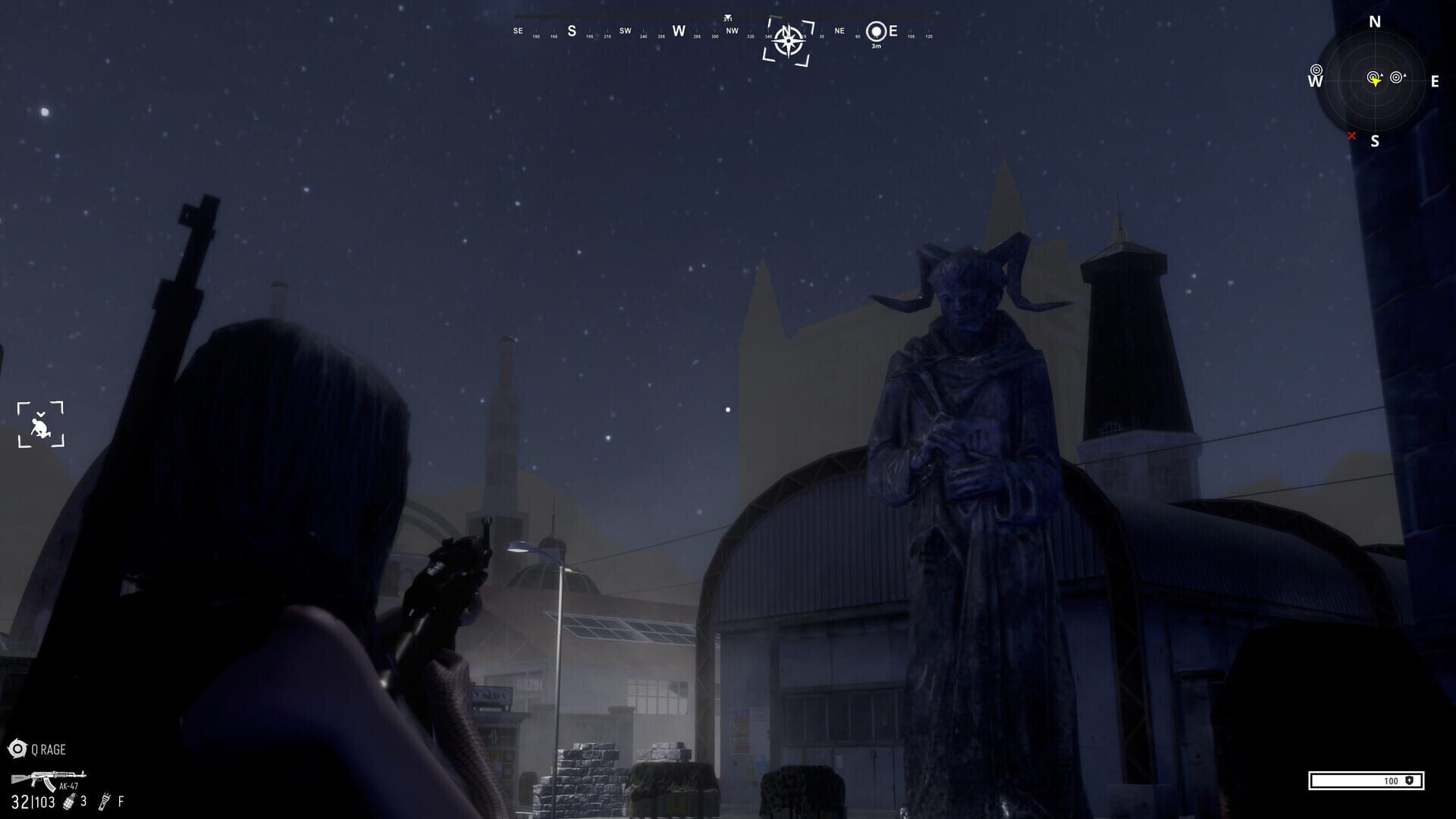Click the 311 bearing marker on the compass
Image resolution: width=1456 pixels, height=819 pixels.
click(728, 20)
